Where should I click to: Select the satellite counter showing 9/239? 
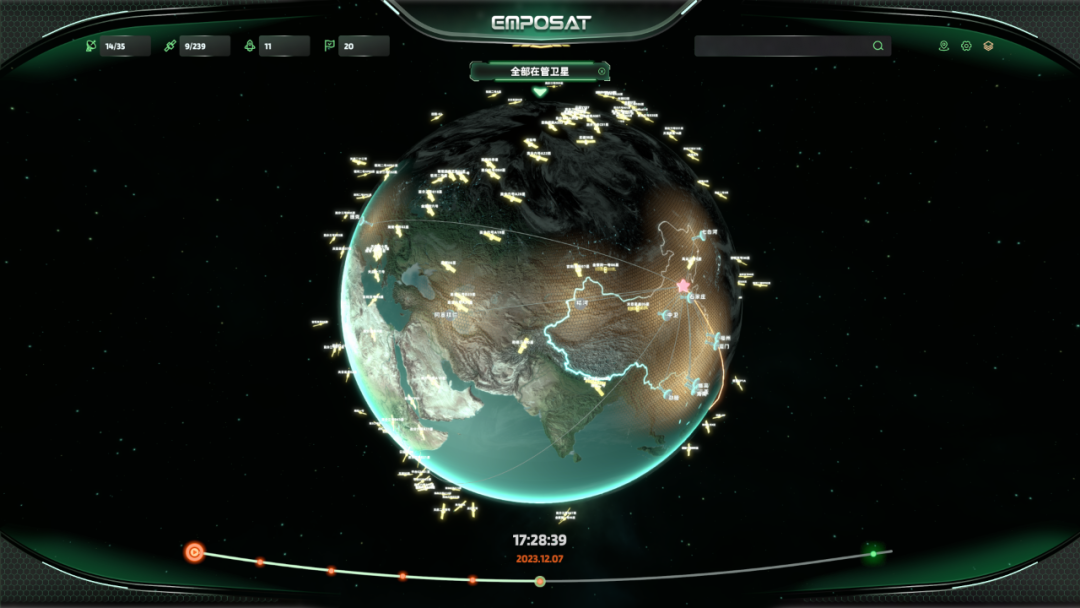click(197, 46)
